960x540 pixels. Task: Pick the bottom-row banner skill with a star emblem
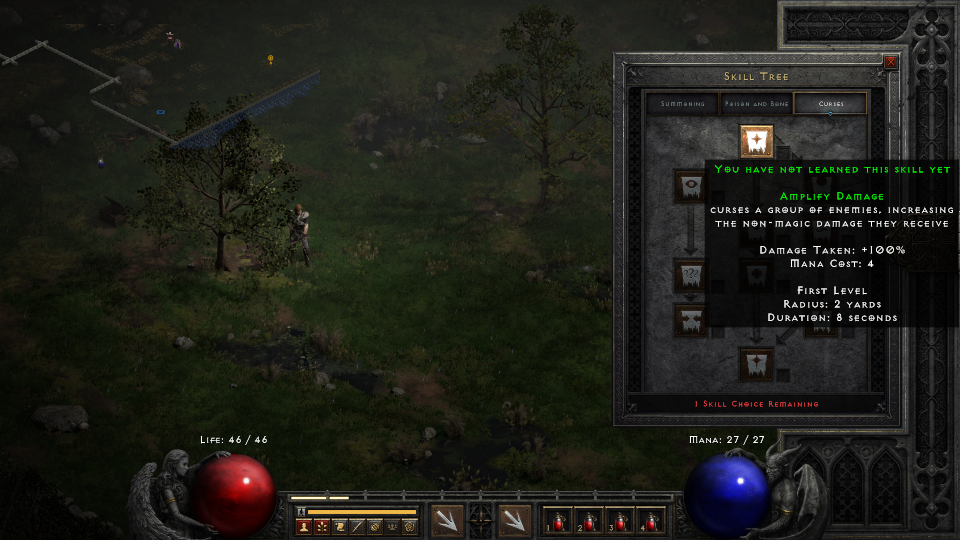point(756,363)
